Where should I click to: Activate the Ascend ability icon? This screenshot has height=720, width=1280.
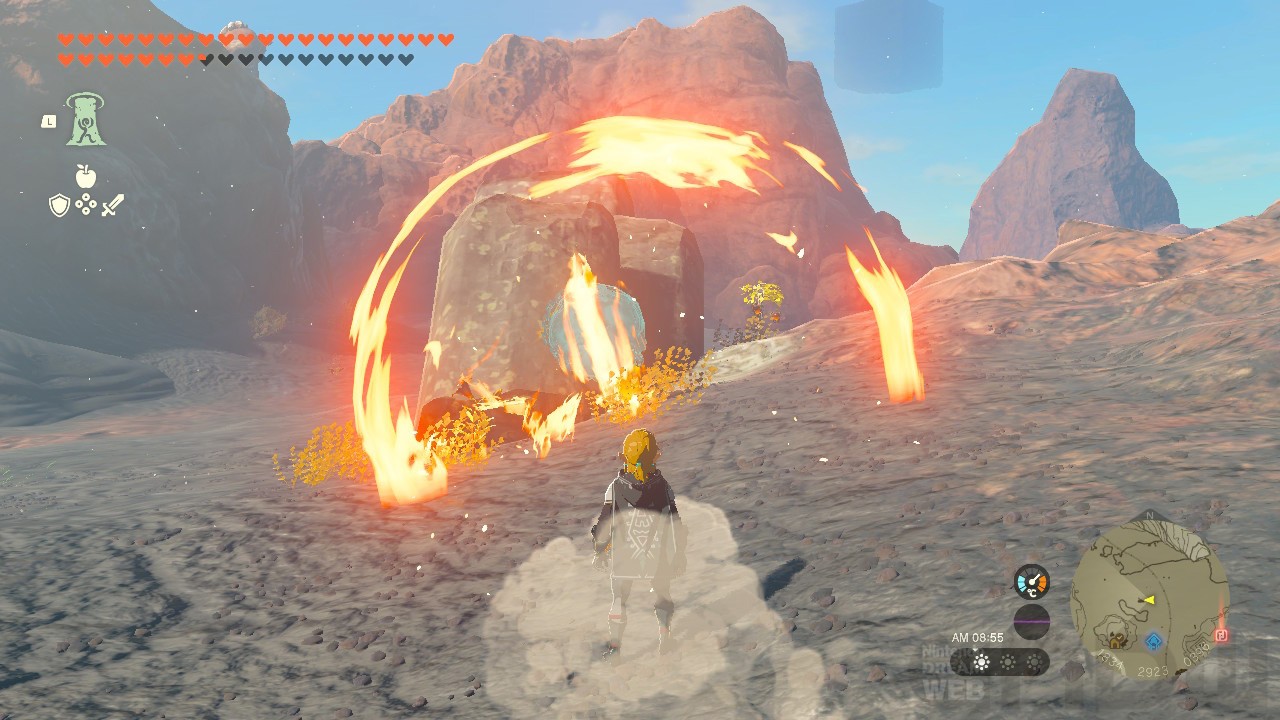(86, 119)
